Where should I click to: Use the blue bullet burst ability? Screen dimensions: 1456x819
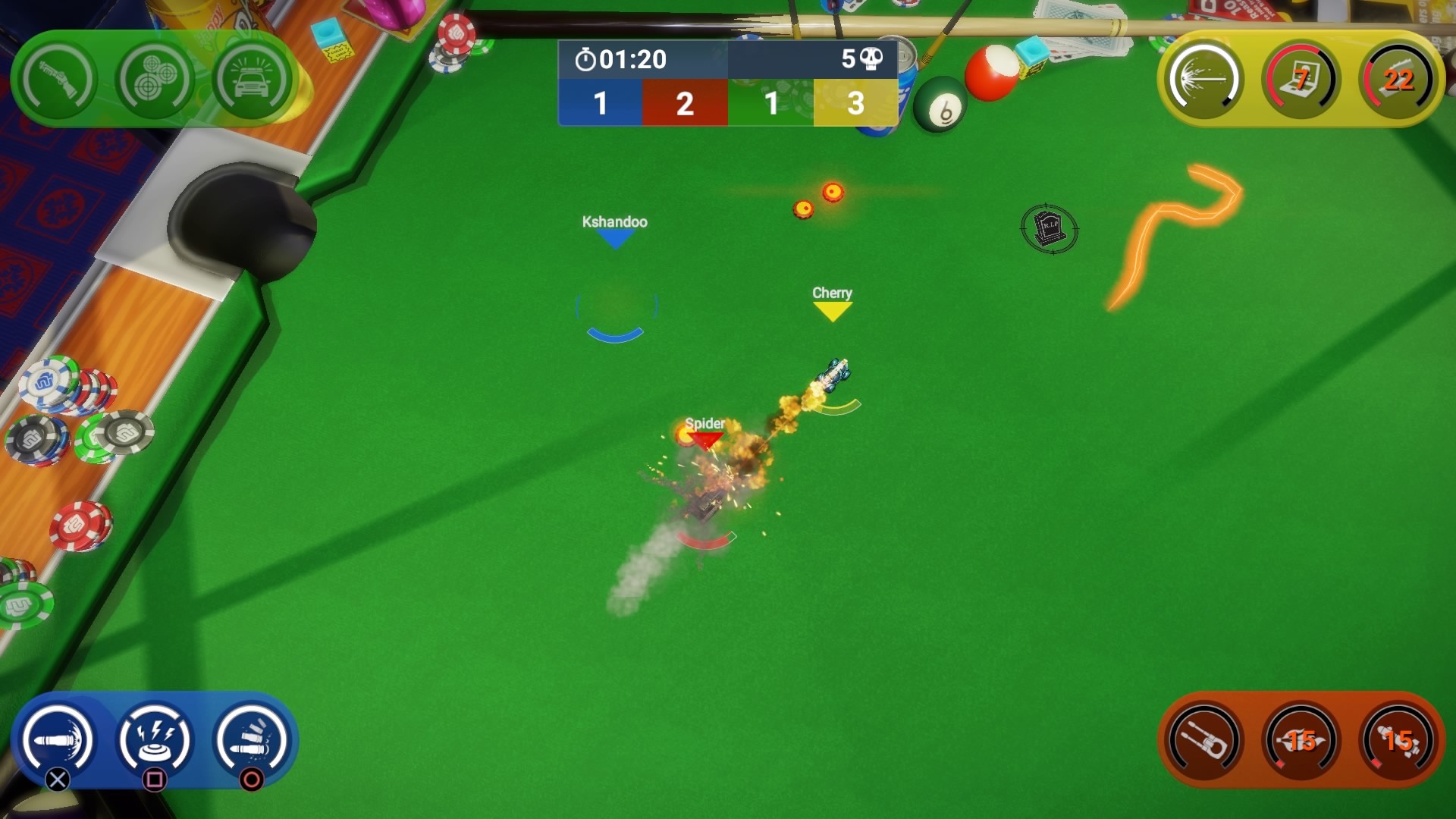point(252,741)
